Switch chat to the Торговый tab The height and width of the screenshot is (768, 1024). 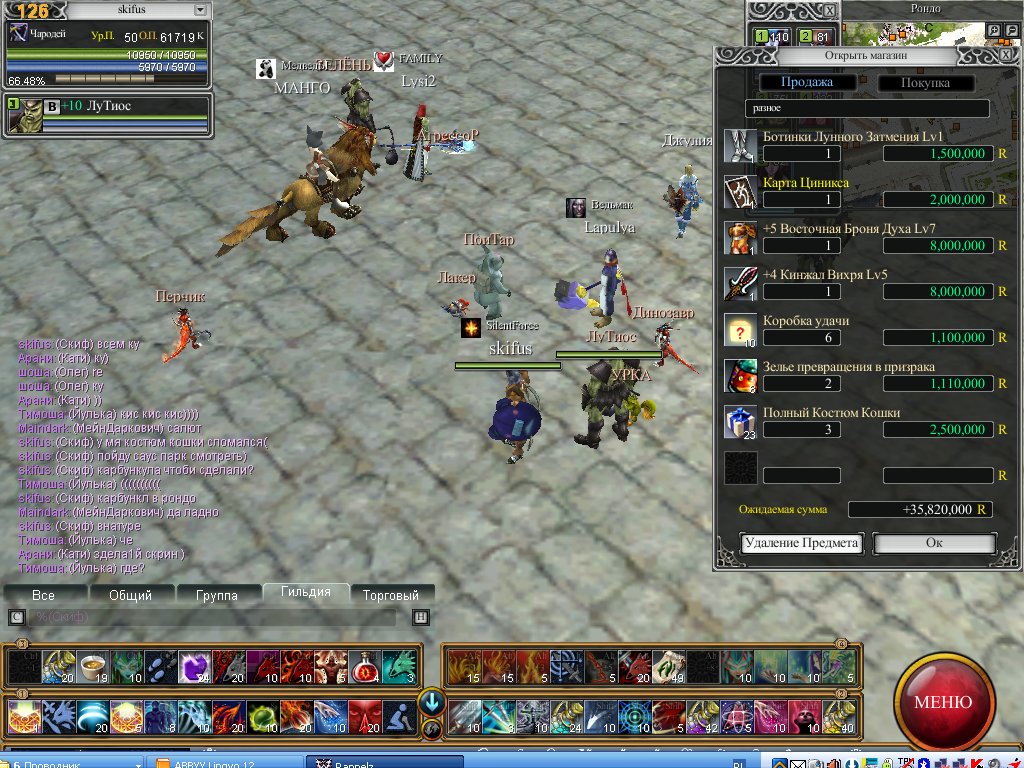[x=391, y=595]
